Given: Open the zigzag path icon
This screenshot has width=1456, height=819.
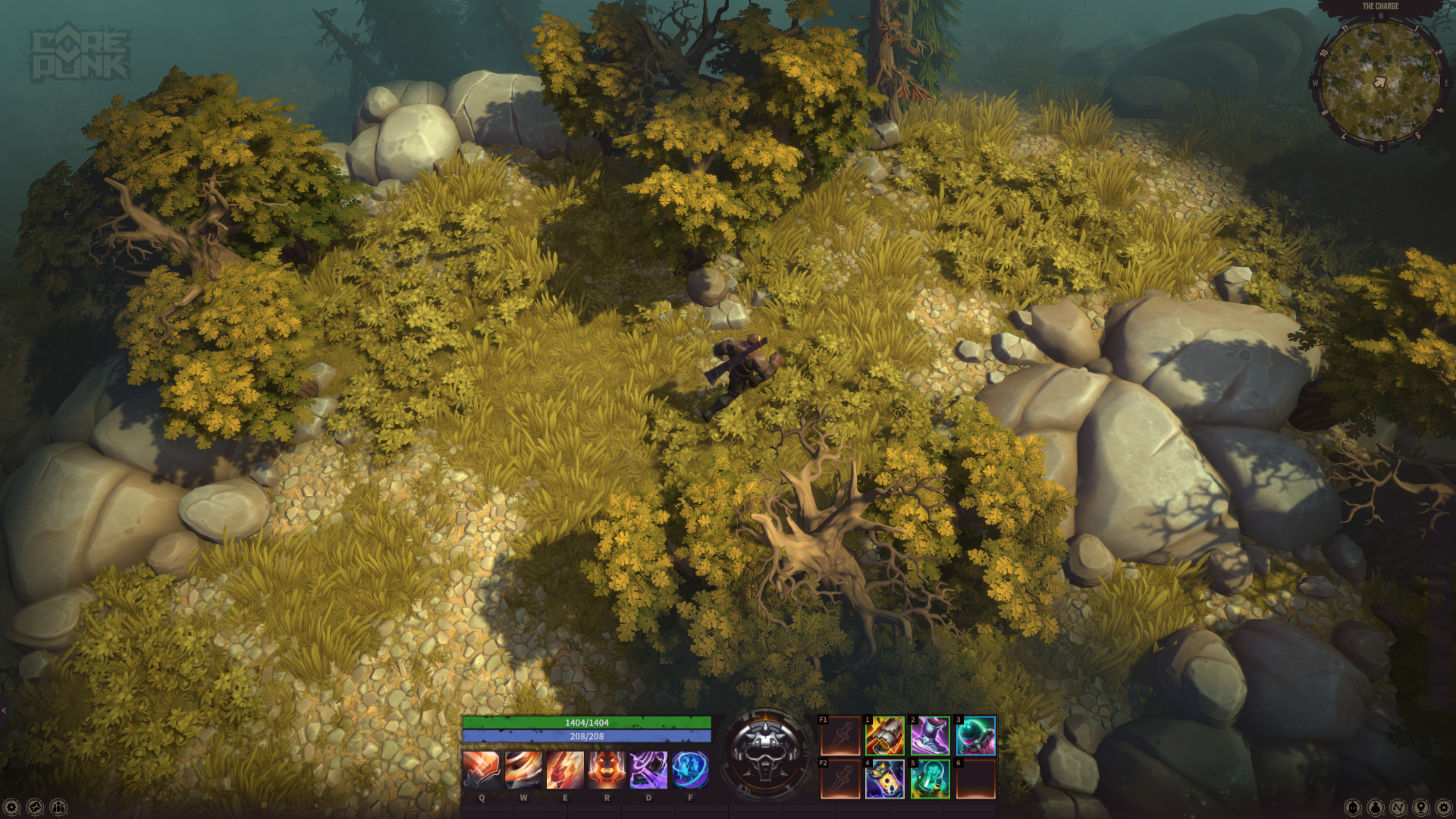Looking at the screenshot, I should [1398, 808].
